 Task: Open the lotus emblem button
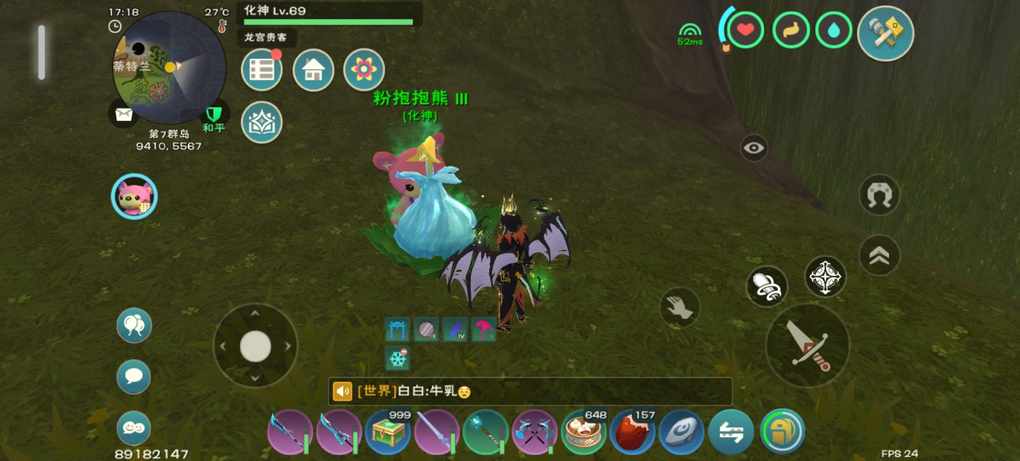(262, 122)
